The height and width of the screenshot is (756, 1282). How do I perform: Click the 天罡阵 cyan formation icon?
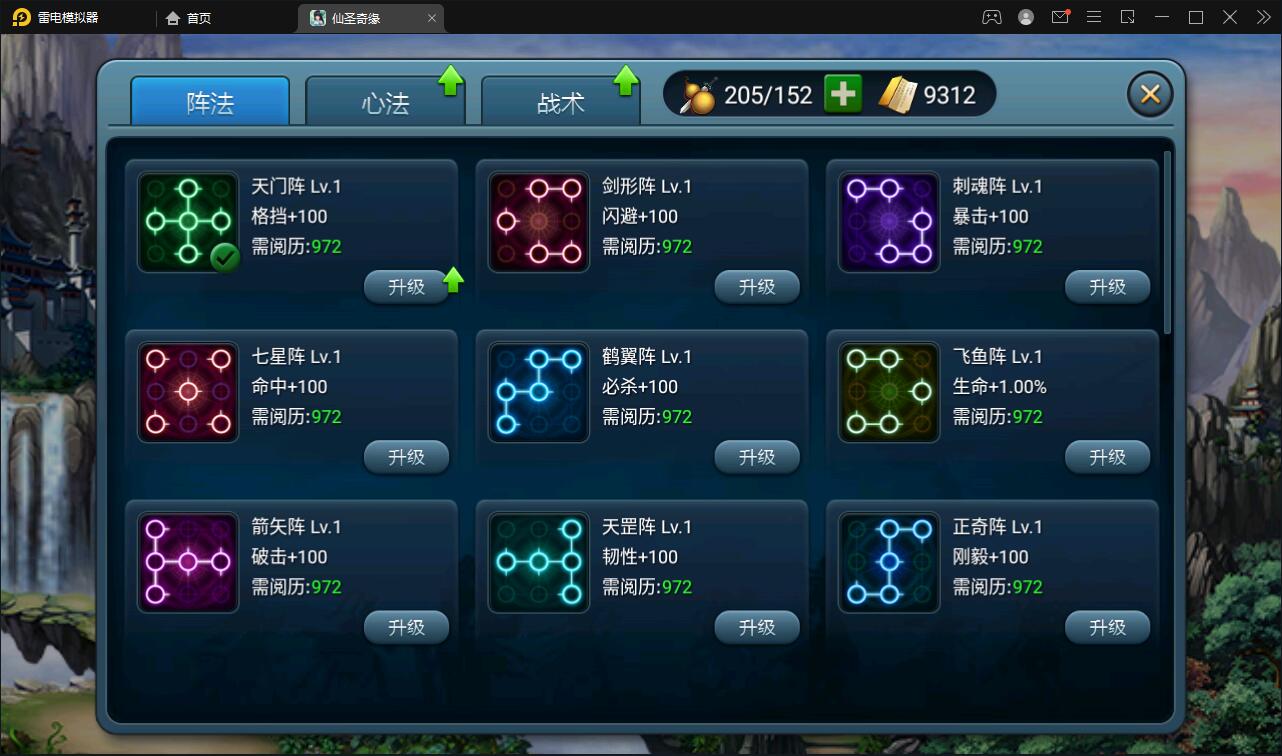[538, 561]
